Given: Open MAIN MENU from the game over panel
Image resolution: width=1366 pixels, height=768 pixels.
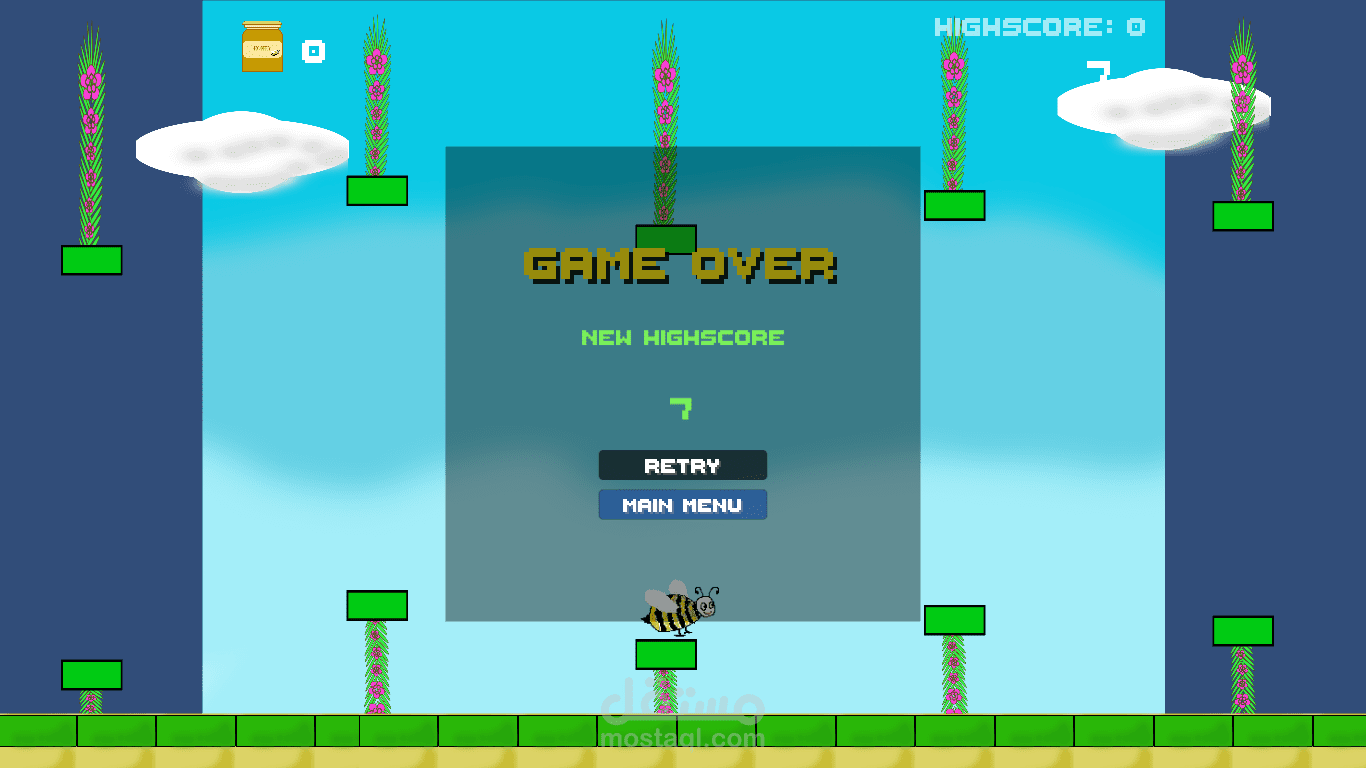Looking at the screenshot, I should (x=682, y=504).
